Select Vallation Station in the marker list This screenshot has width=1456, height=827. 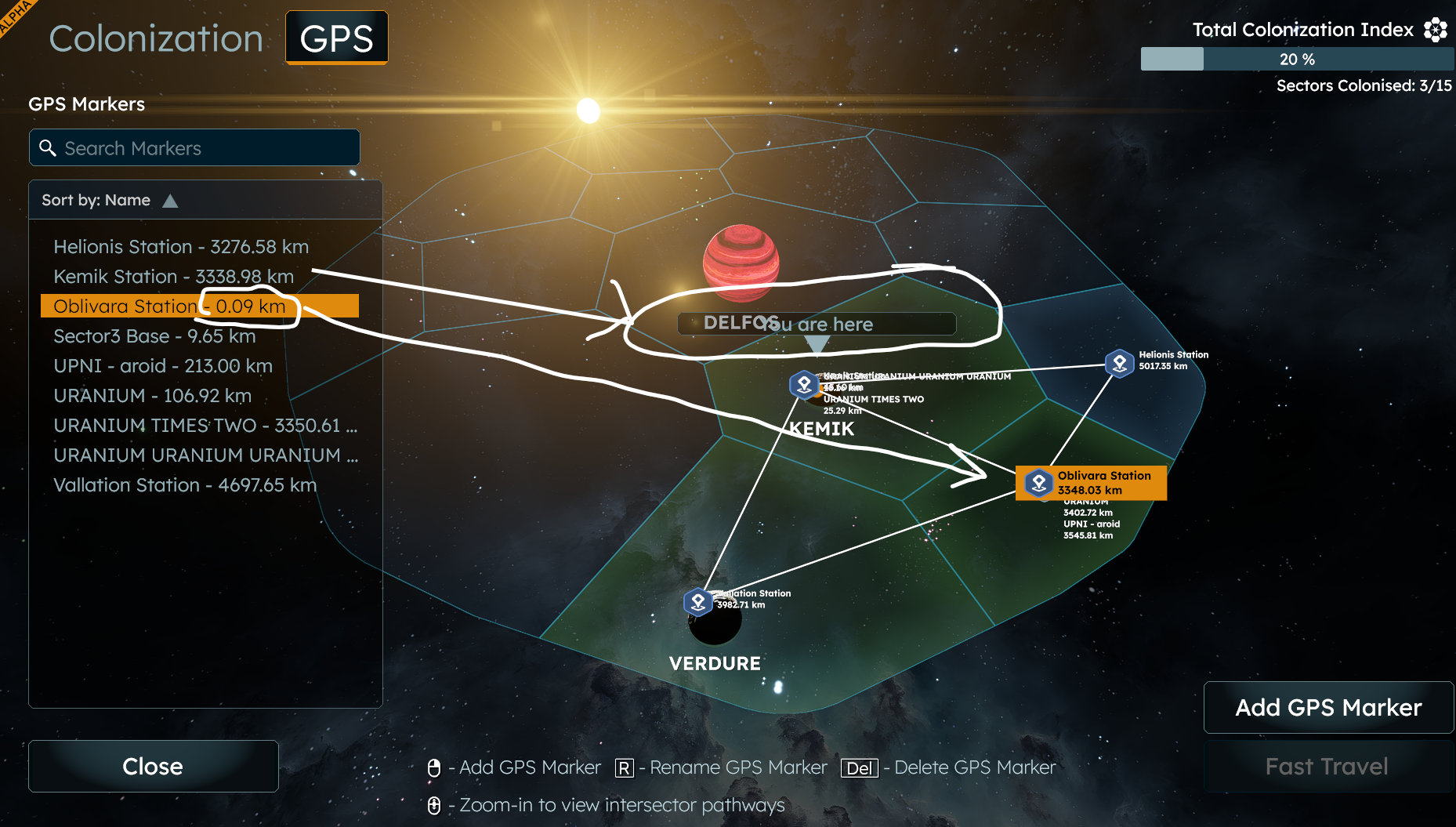(x=185, y=485)
